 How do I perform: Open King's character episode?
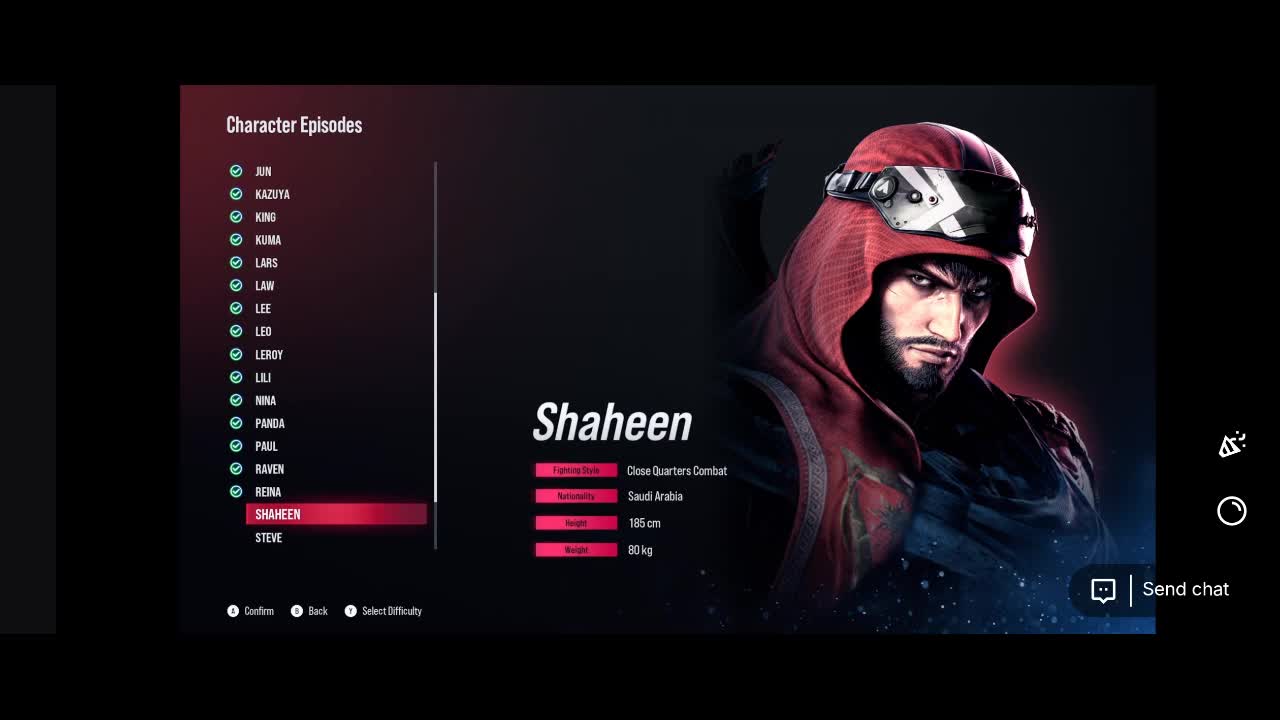click(265, 217)
